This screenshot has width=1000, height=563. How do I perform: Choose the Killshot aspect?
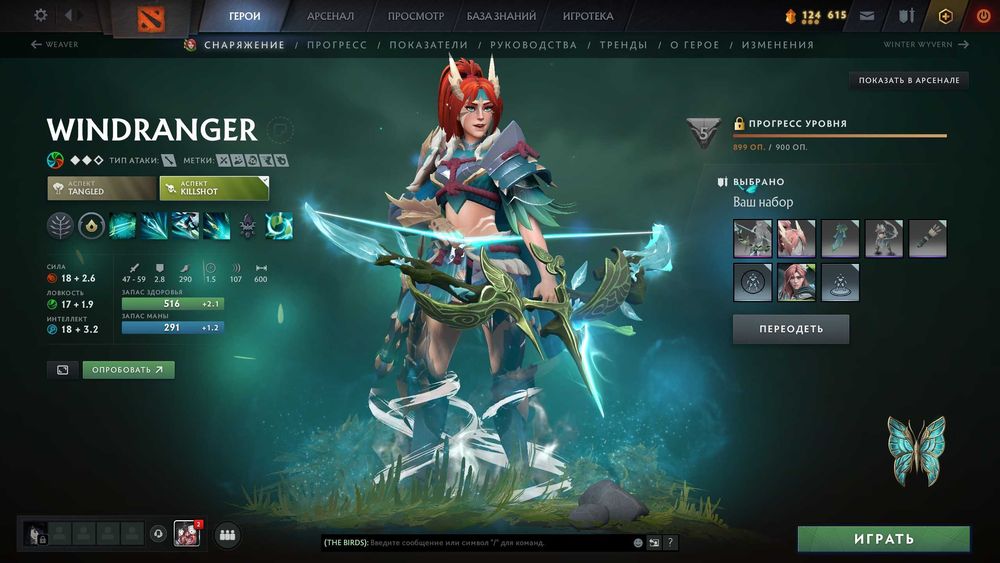(x=214, y=188)
